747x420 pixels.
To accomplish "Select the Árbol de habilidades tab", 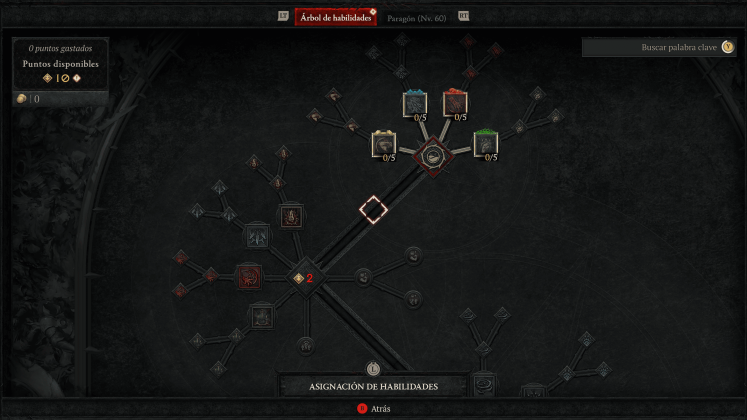I will pos(335,17).
